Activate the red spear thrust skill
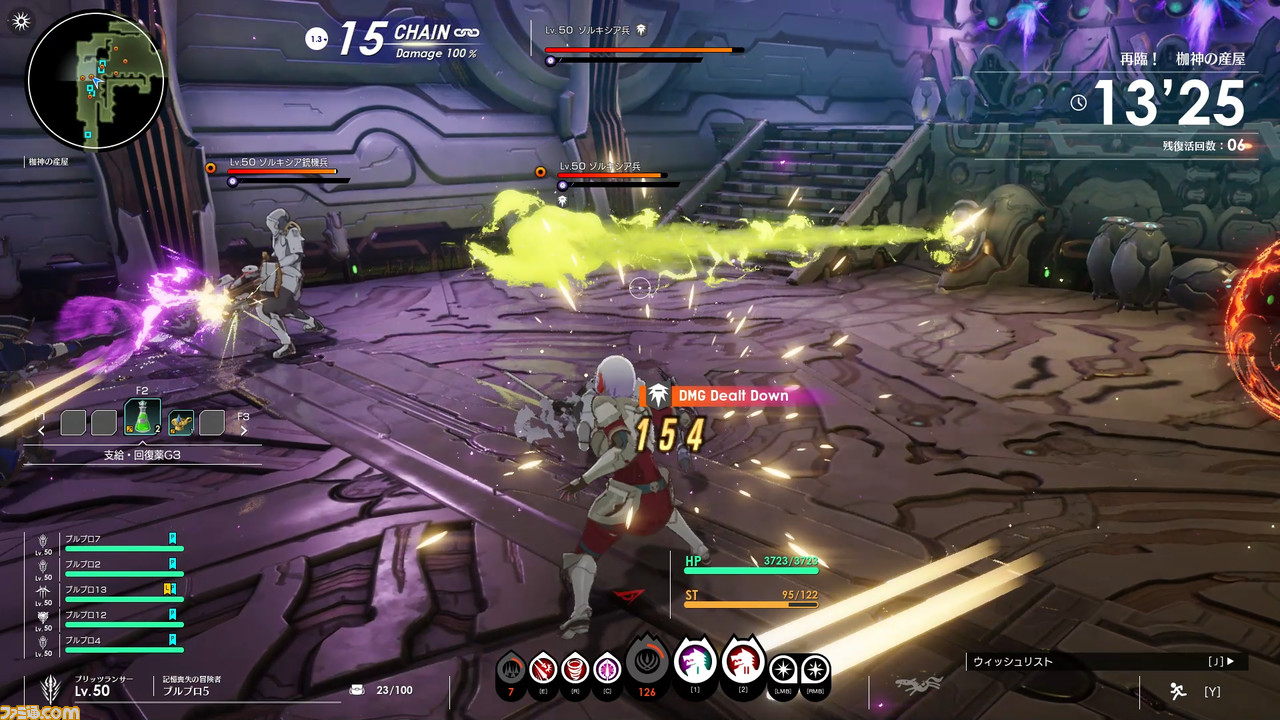1280x720 pixels. pyautogui.click(x=543, y=666)
